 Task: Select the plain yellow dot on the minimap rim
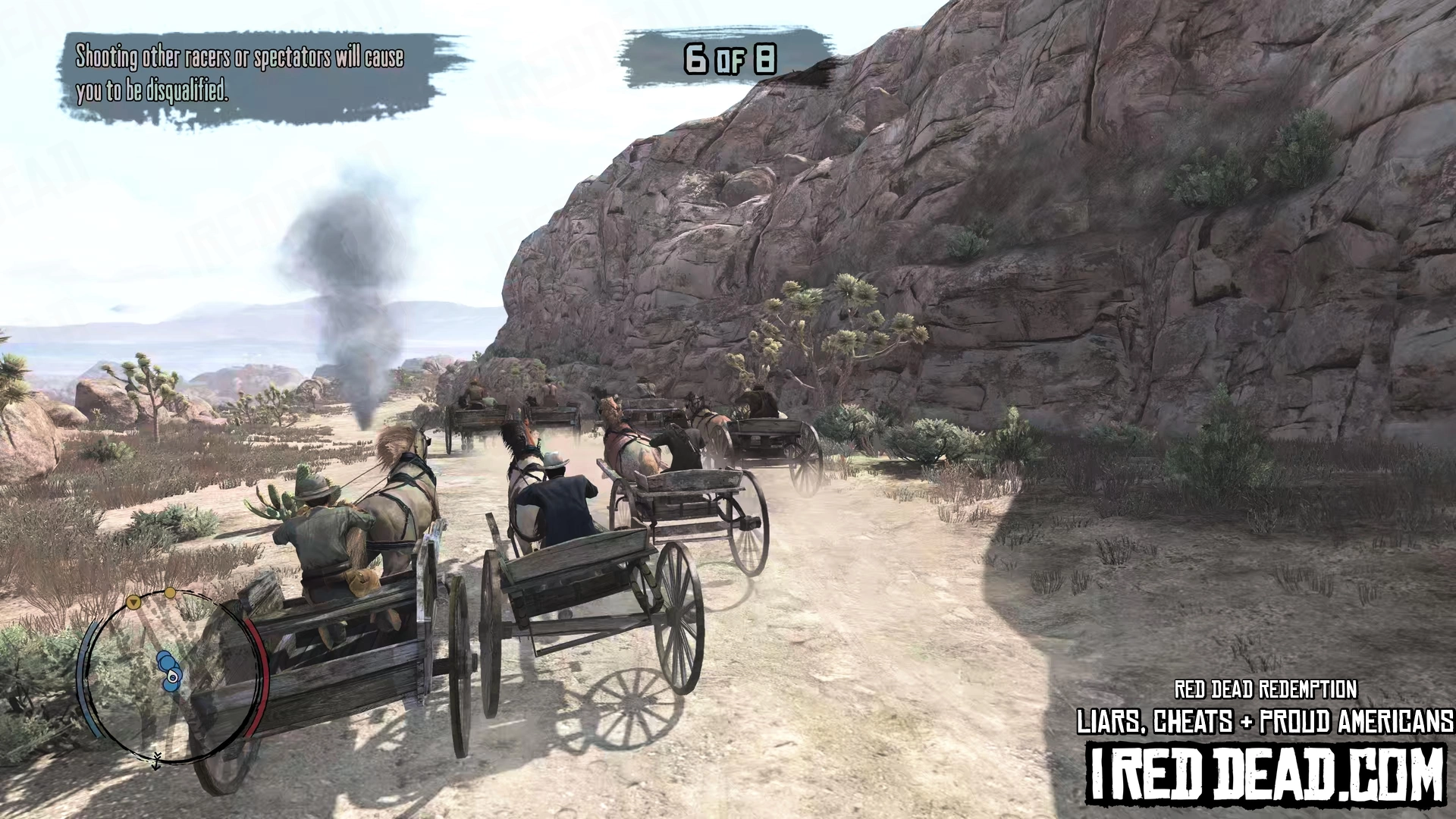tap(171, 592)
